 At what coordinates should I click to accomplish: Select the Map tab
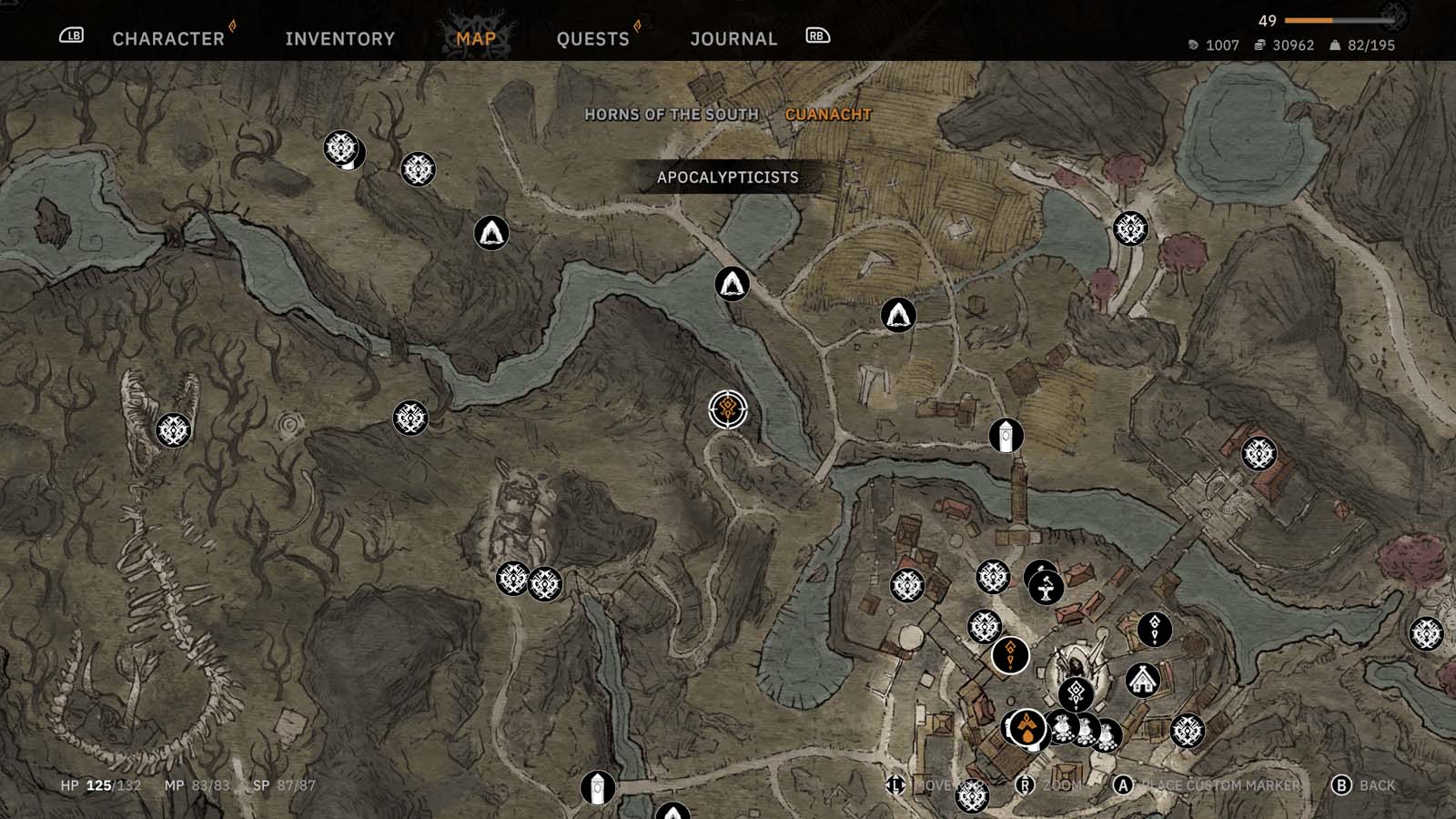coord(476,39)
